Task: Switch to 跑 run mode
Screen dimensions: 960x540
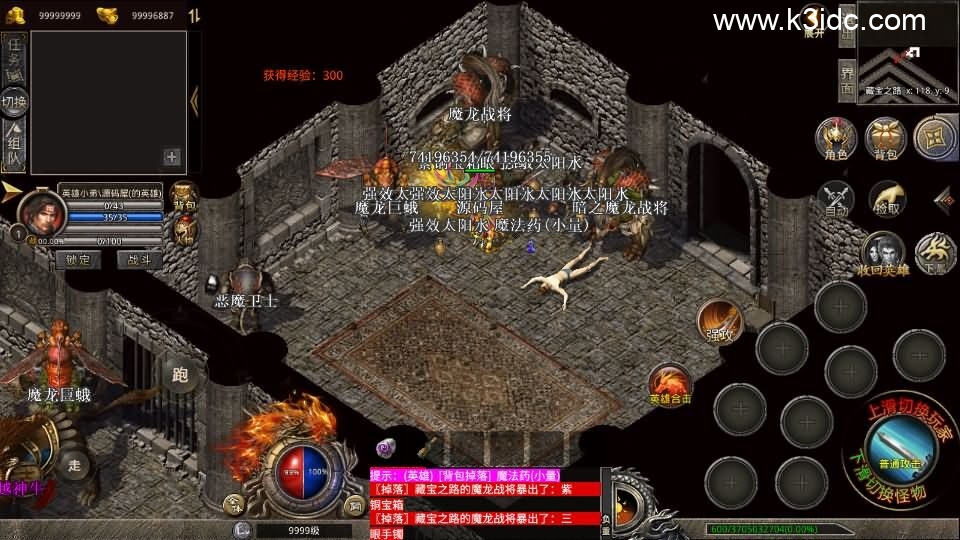Action: click(x=180, y=376)
